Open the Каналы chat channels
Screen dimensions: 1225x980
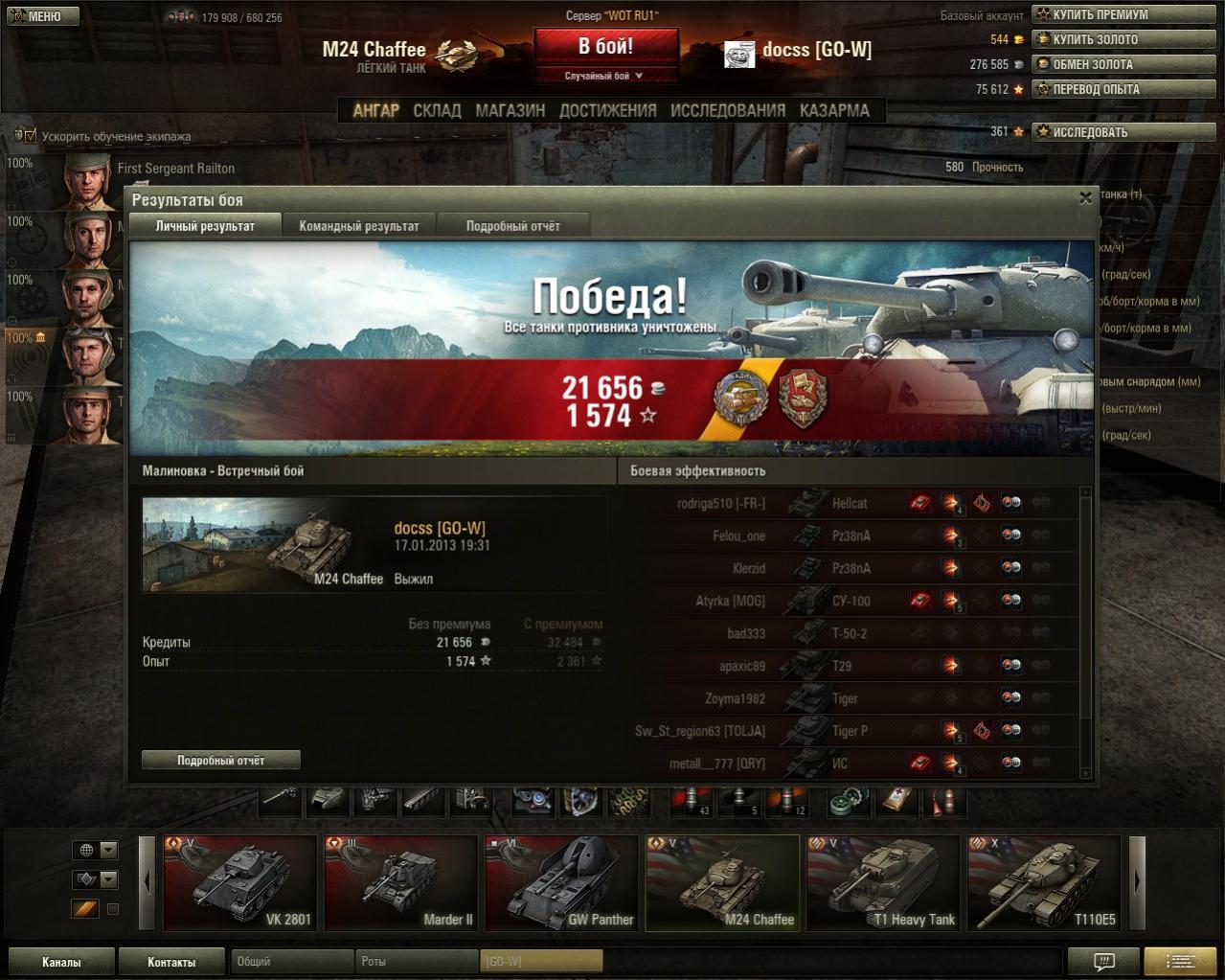click(61, 962)
